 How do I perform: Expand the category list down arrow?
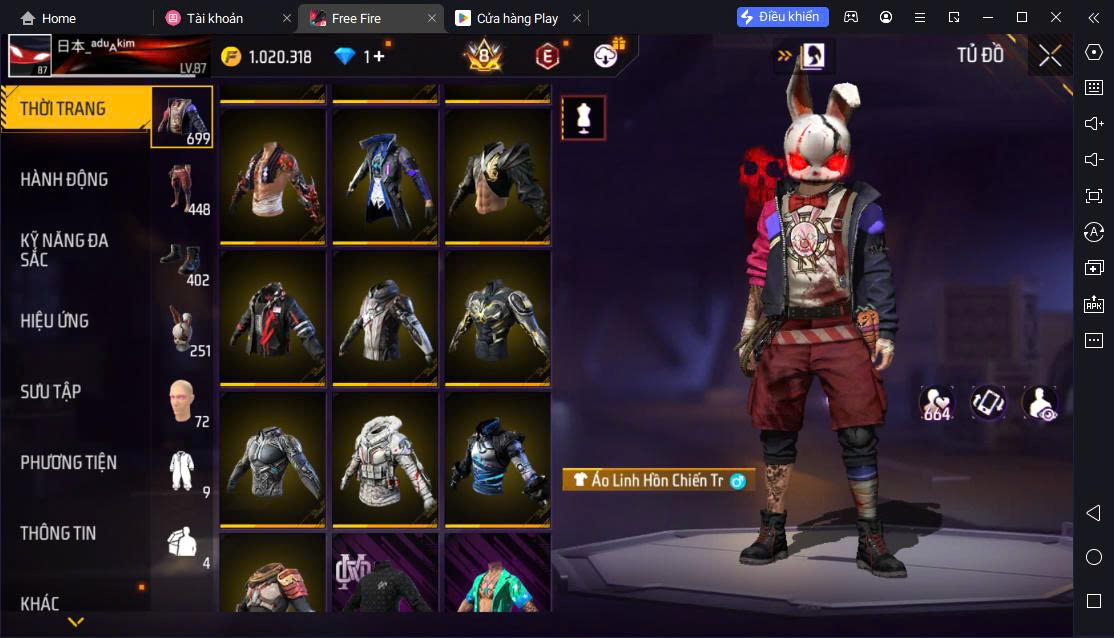tap(75, 622)
